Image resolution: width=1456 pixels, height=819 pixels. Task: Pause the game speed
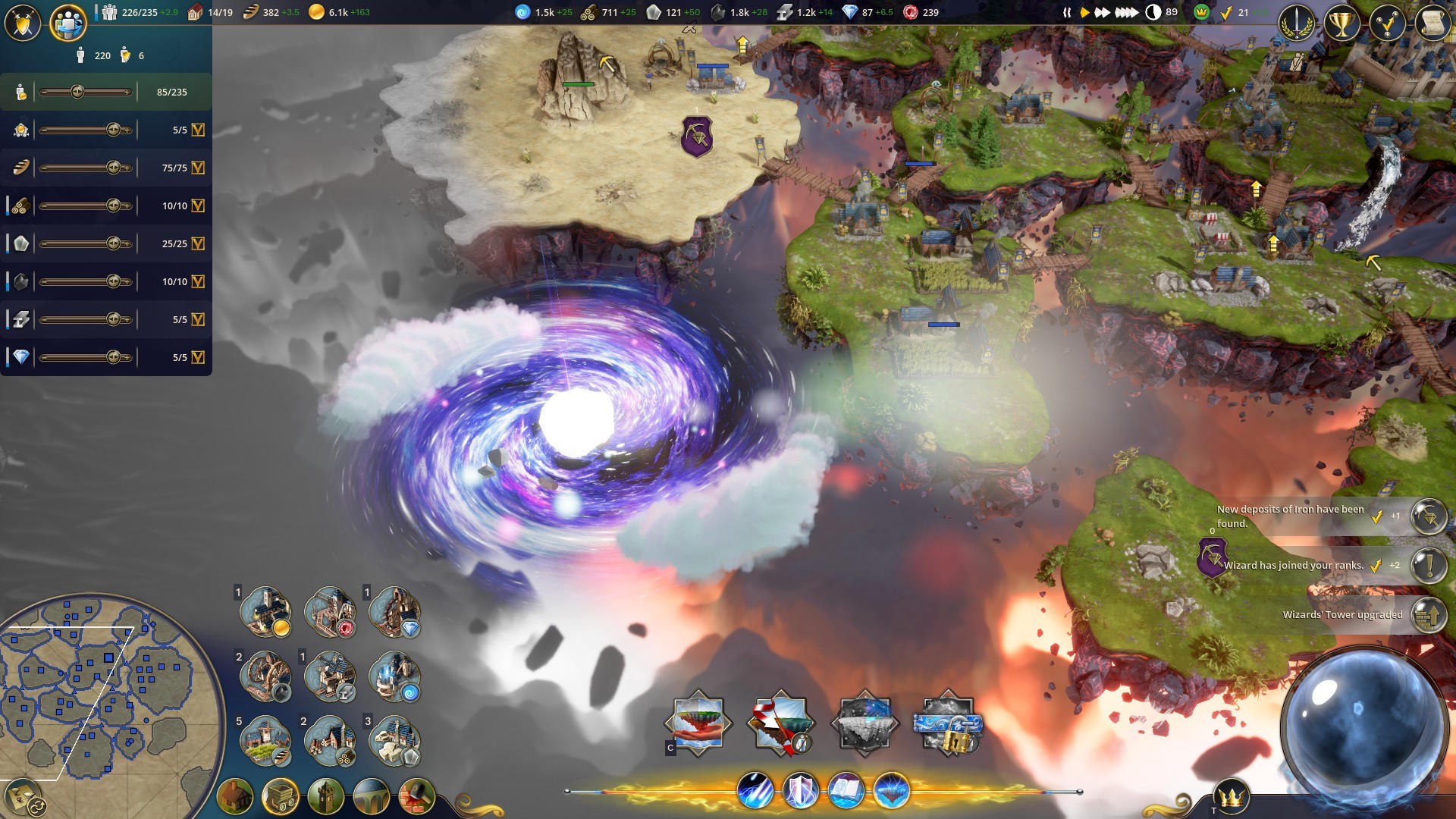(x=1067, y=12)
